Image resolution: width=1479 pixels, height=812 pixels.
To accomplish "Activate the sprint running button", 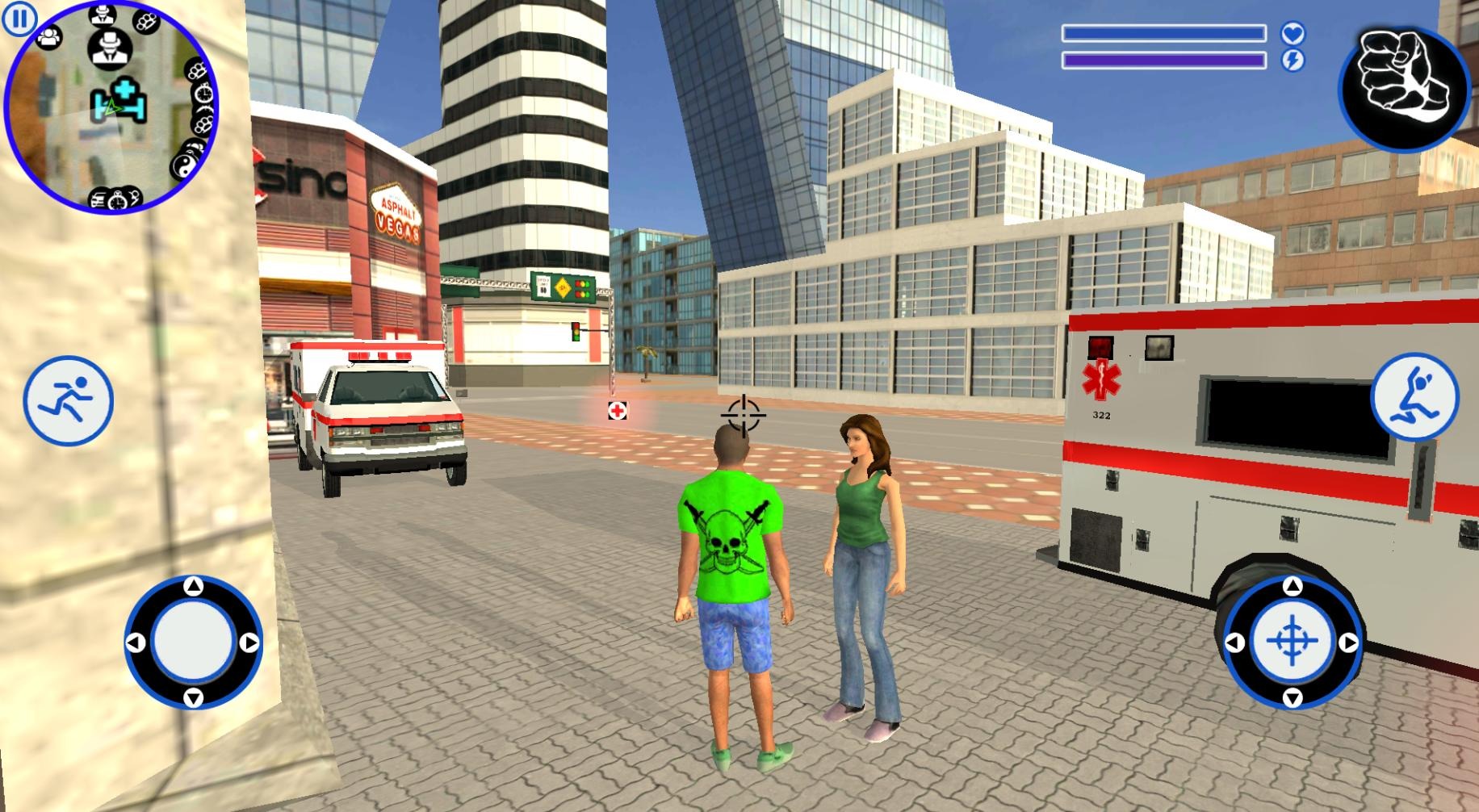I will pyautogui.click(x=68, y=400).
